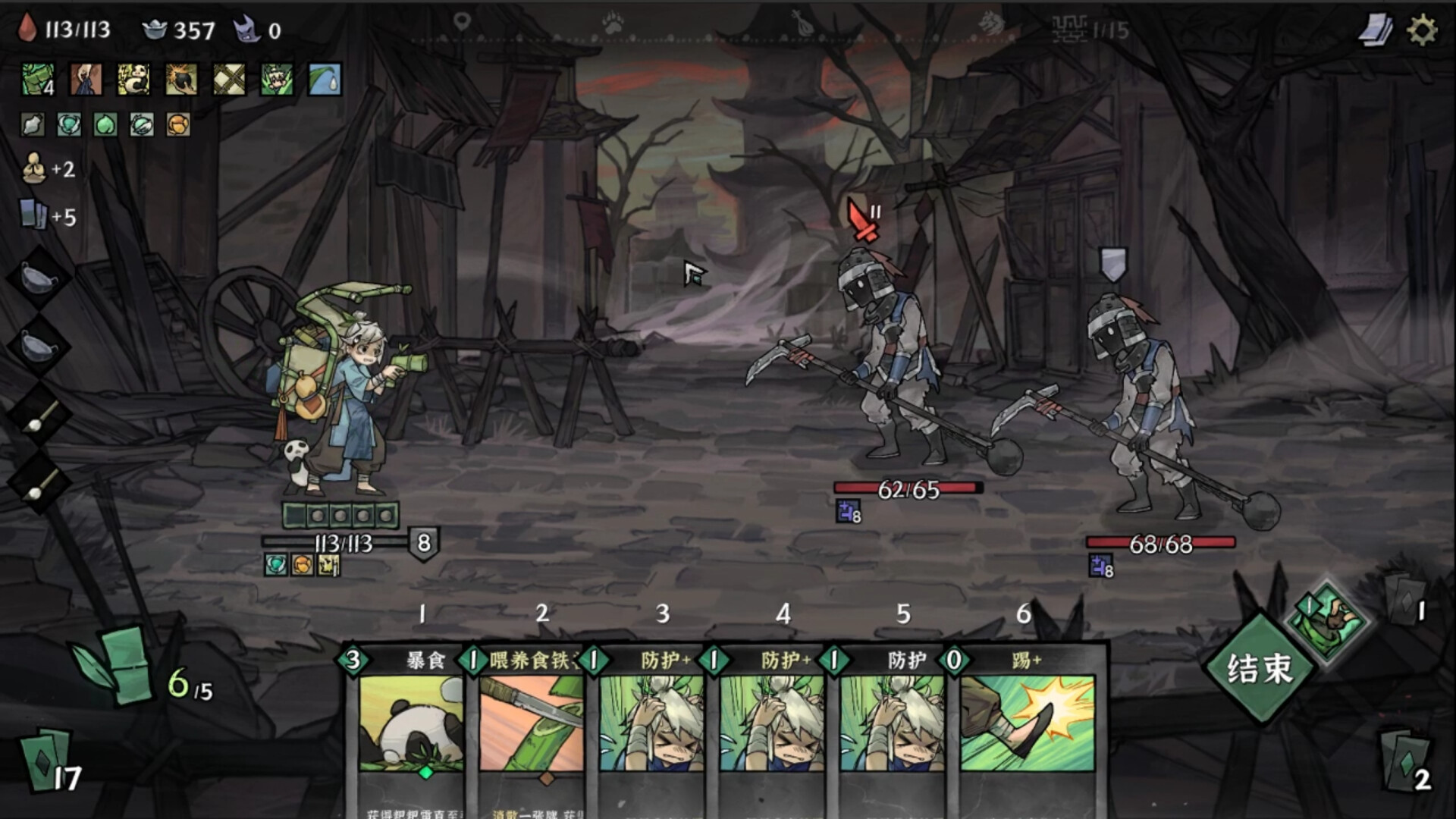
Task: Select the white stone icon below the relics
Action: [x=33, y=124]
